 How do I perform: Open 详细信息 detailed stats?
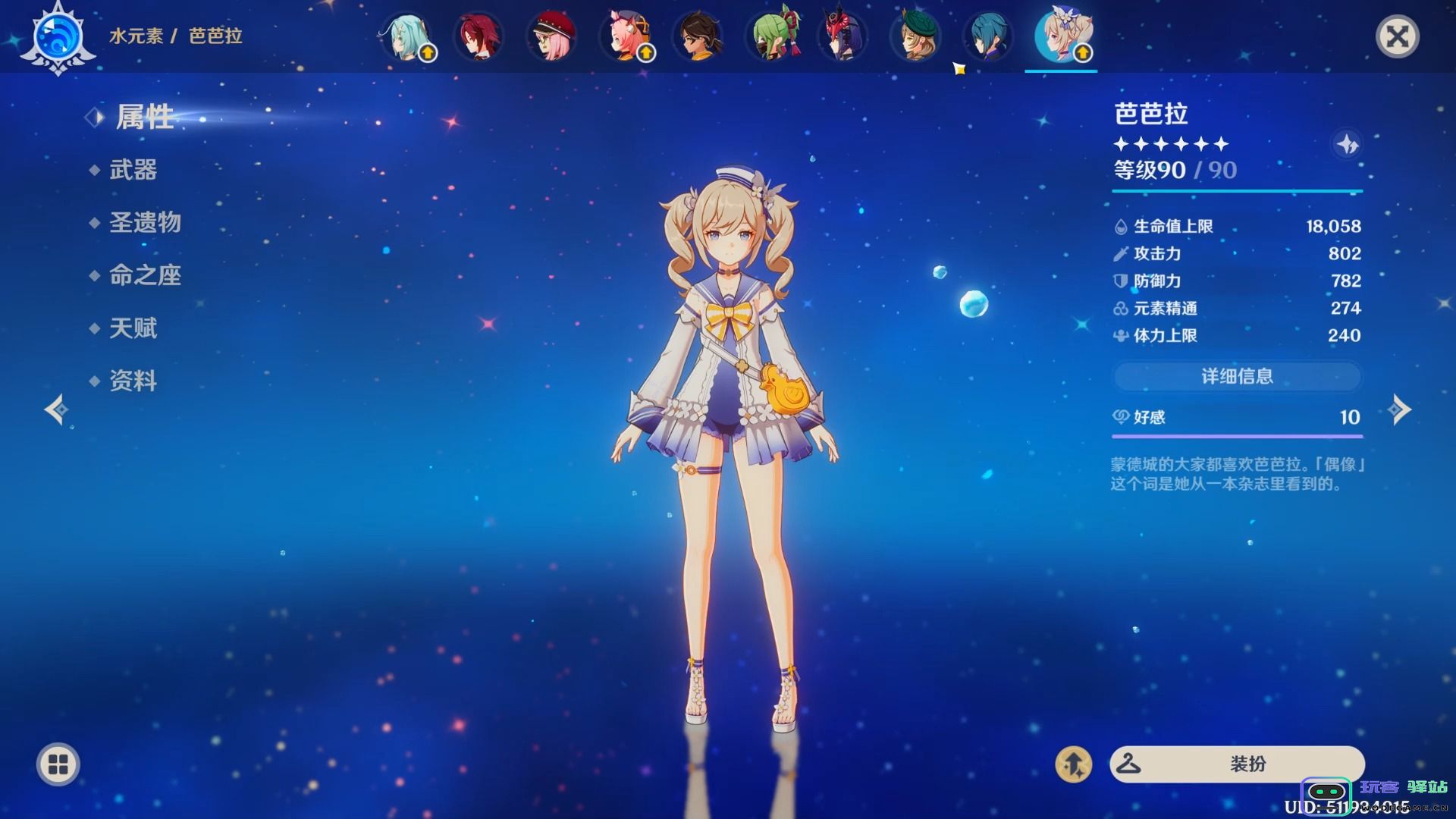click(x=1237, y=376)
